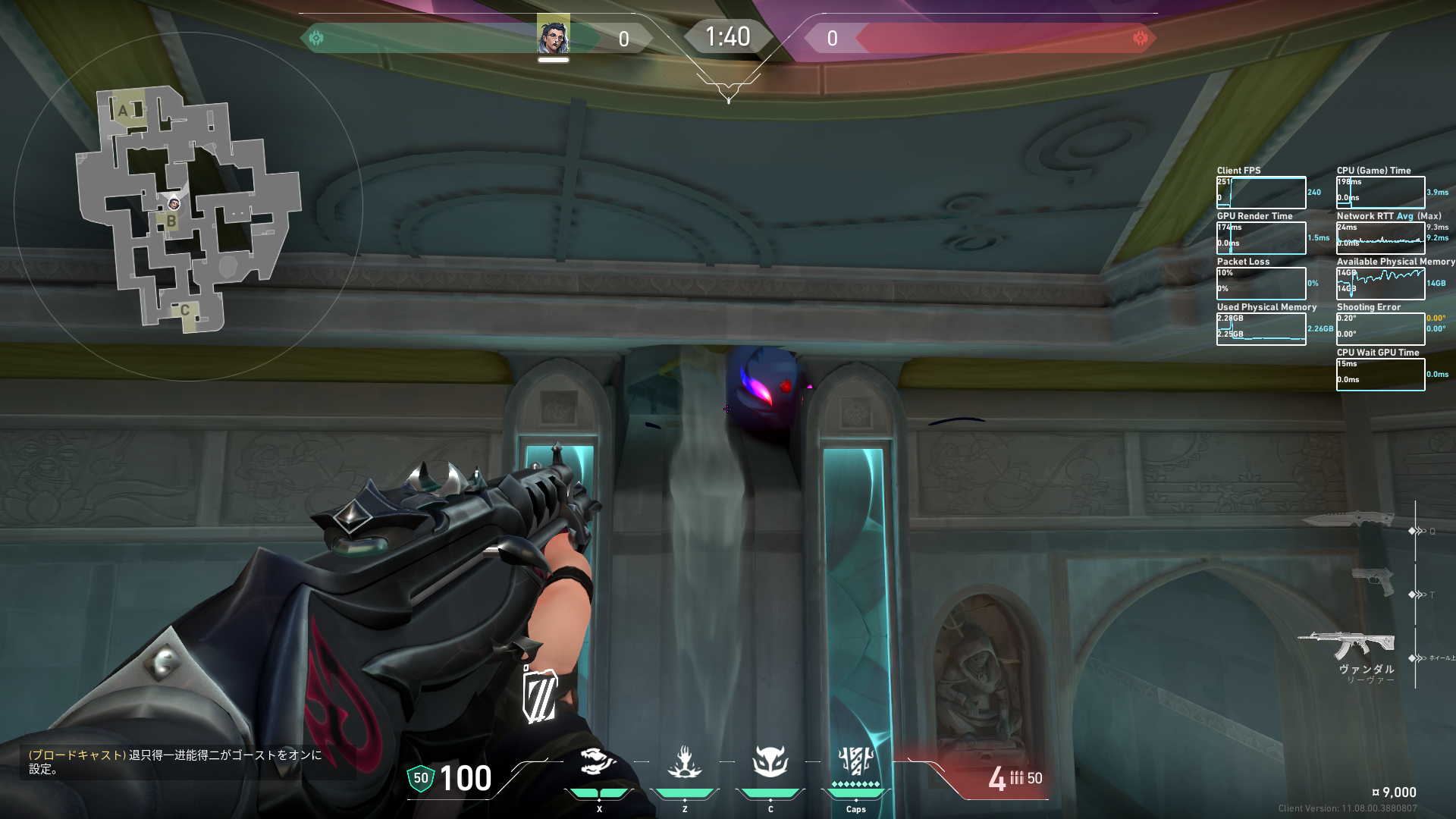Activate the Z flame ability icon
The width and height of the screenshot is (1456, 819).
coord(684,762)
